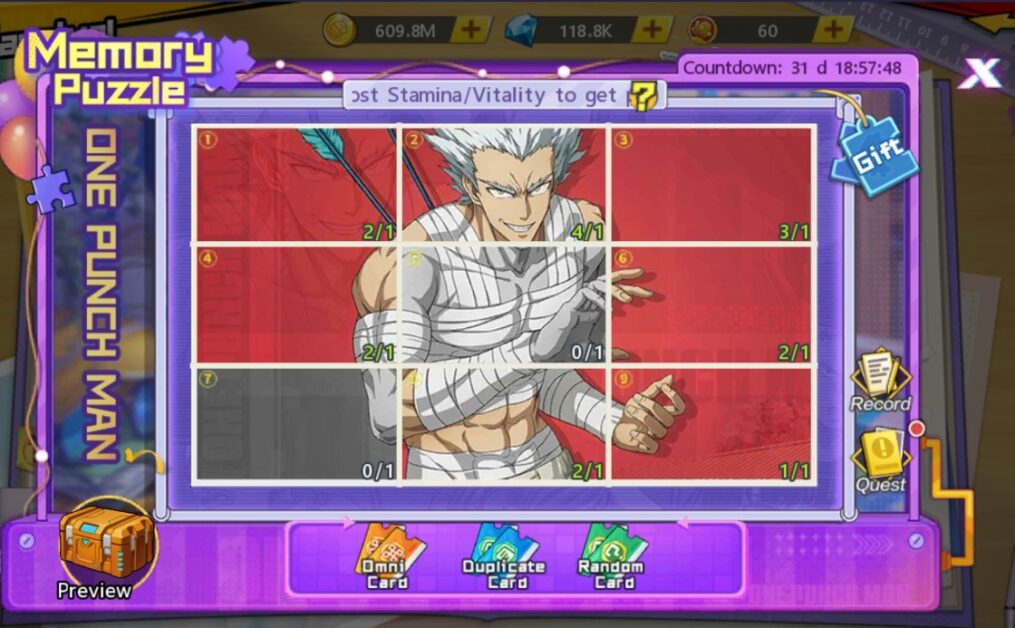This screenshot has height=628, width=1015.
Task: Select puzzle piece number 6
Action: [x=711, y=304]
